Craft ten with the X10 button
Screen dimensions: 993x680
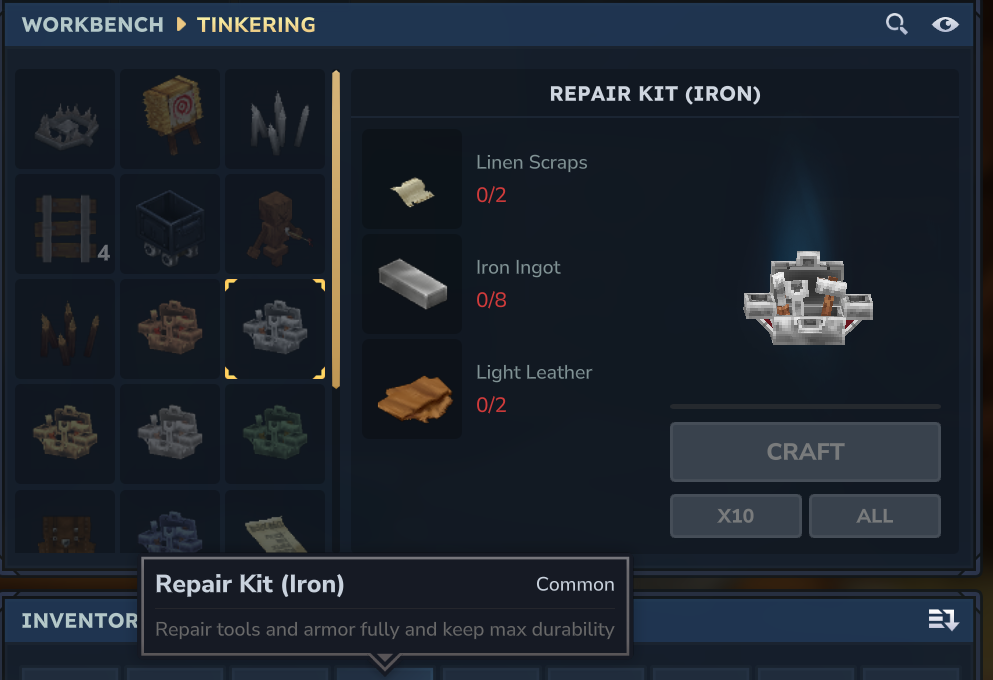pos(736,516)
